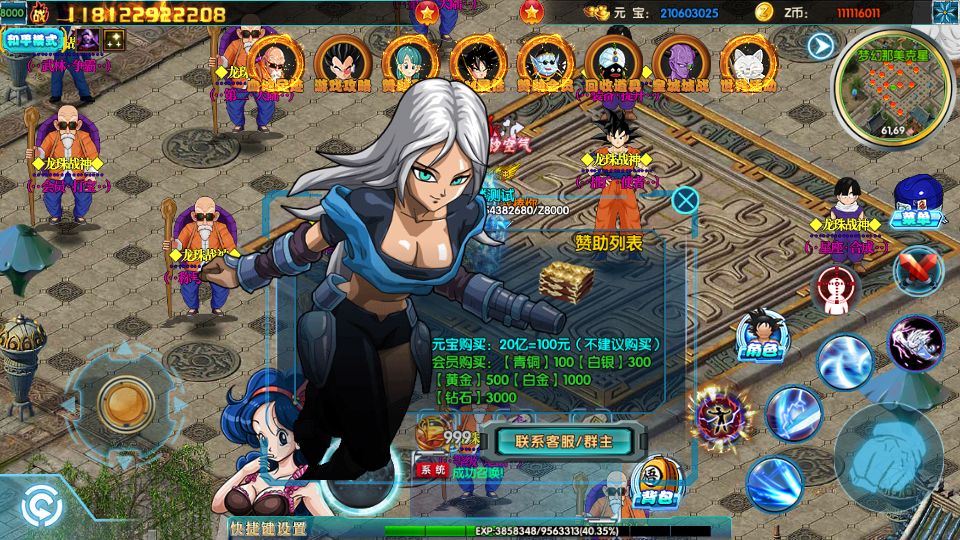This screenshot has height=540, width=960.
Task: Click the 元宝 gold ingot currency icon
Action: 598,12
